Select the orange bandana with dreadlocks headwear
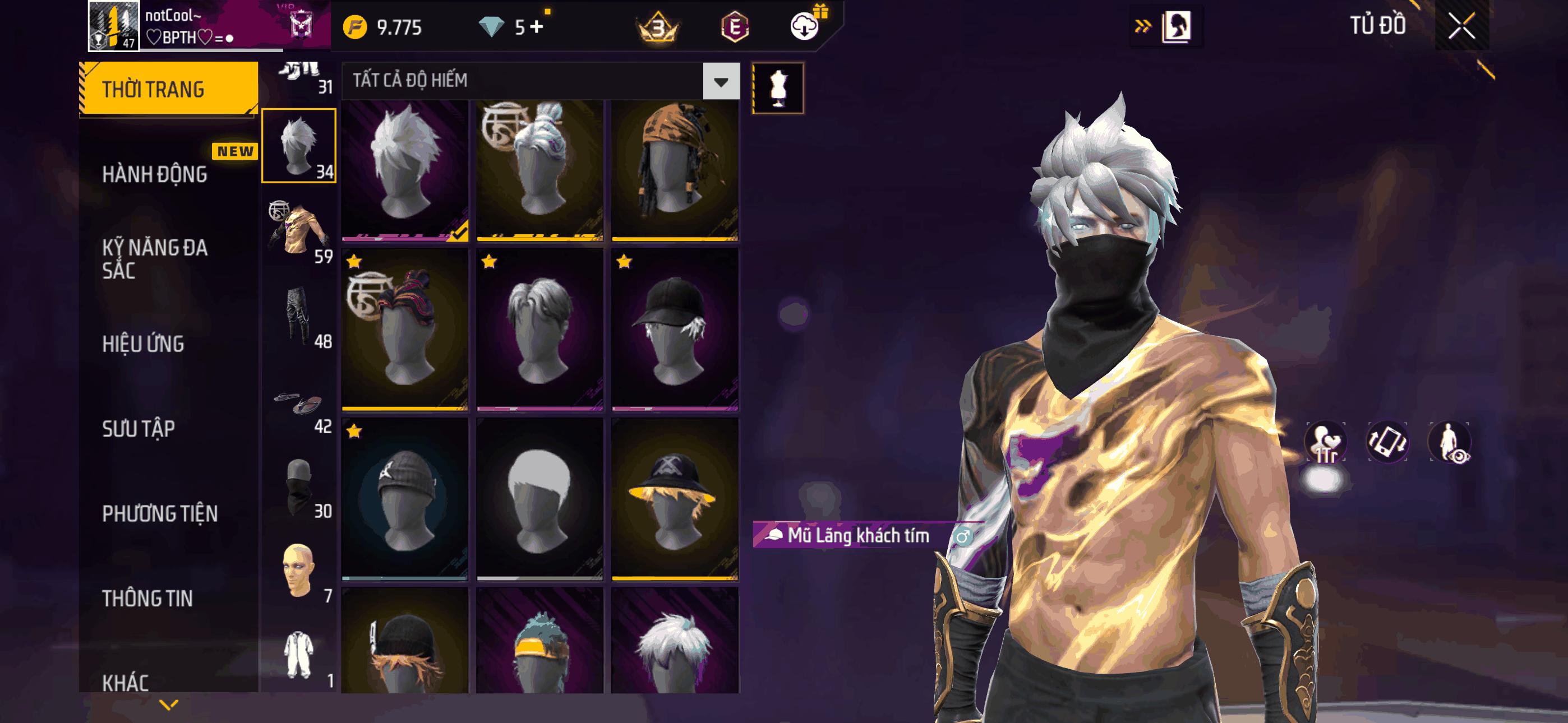The width and height of the screenshot is (1568, 723). [x=675, y=169]
